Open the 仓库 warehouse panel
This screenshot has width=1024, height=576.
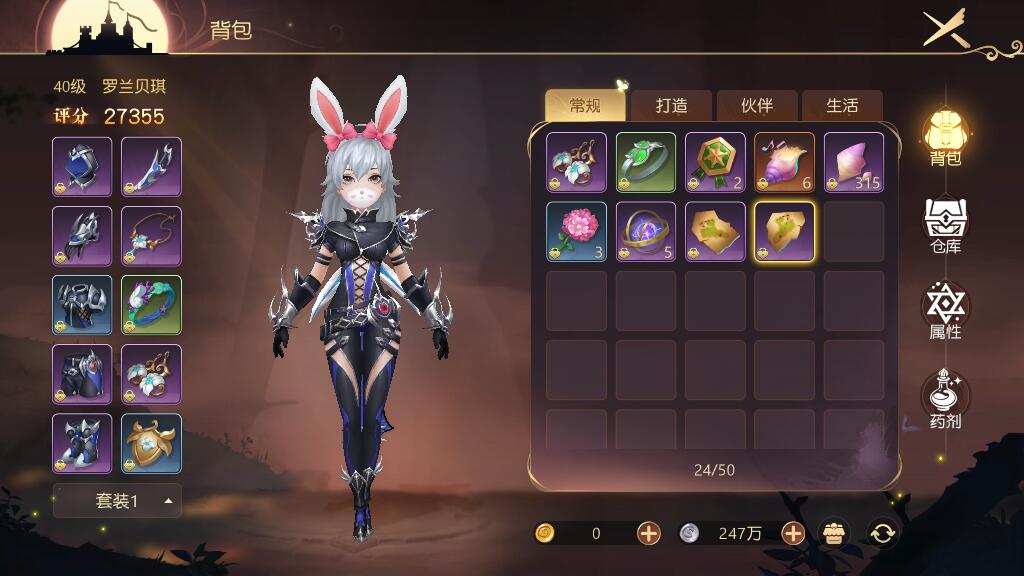tap(944, 226)
